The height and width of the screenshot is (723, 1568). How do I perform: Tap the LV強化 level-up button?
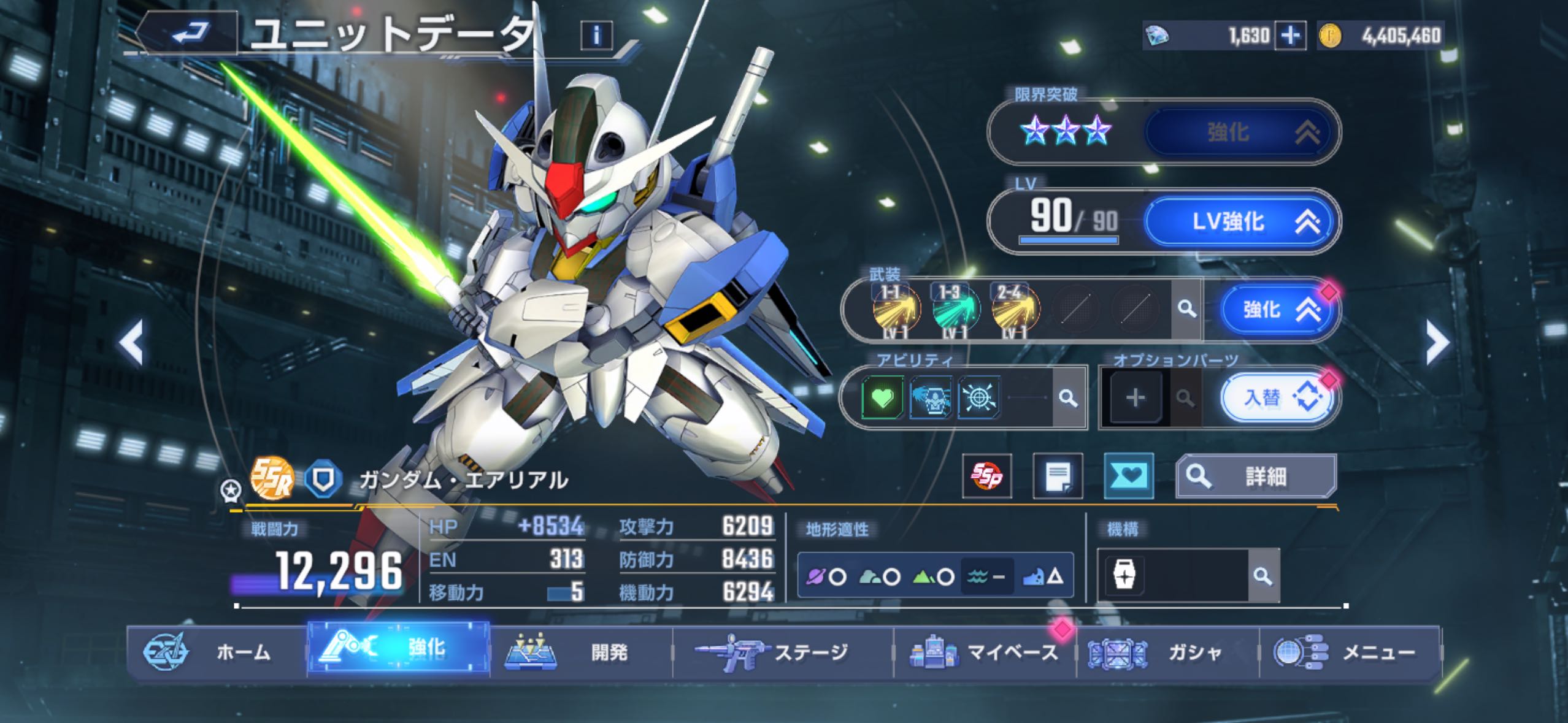click(1239, 222)
